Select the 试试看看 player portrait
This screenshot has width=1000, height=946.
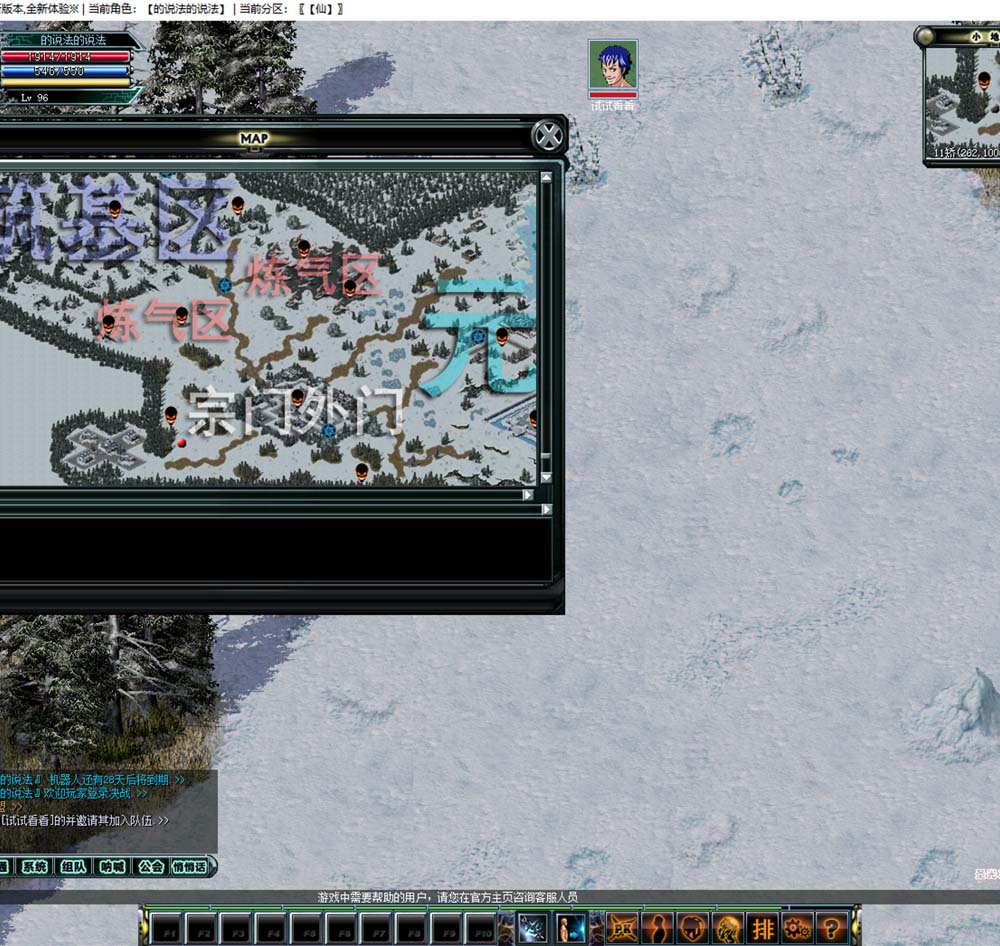click(612, 66)
